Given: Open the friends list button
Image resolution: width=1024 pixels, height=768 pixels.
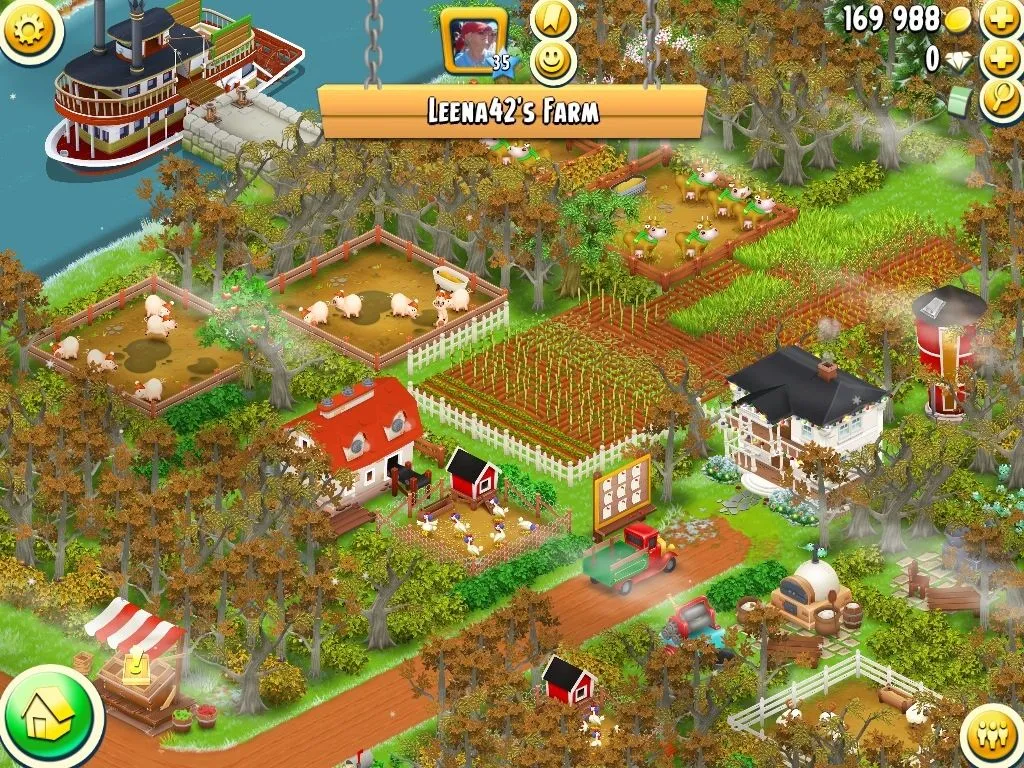Looking at the screenshot, I should [992, 737].
